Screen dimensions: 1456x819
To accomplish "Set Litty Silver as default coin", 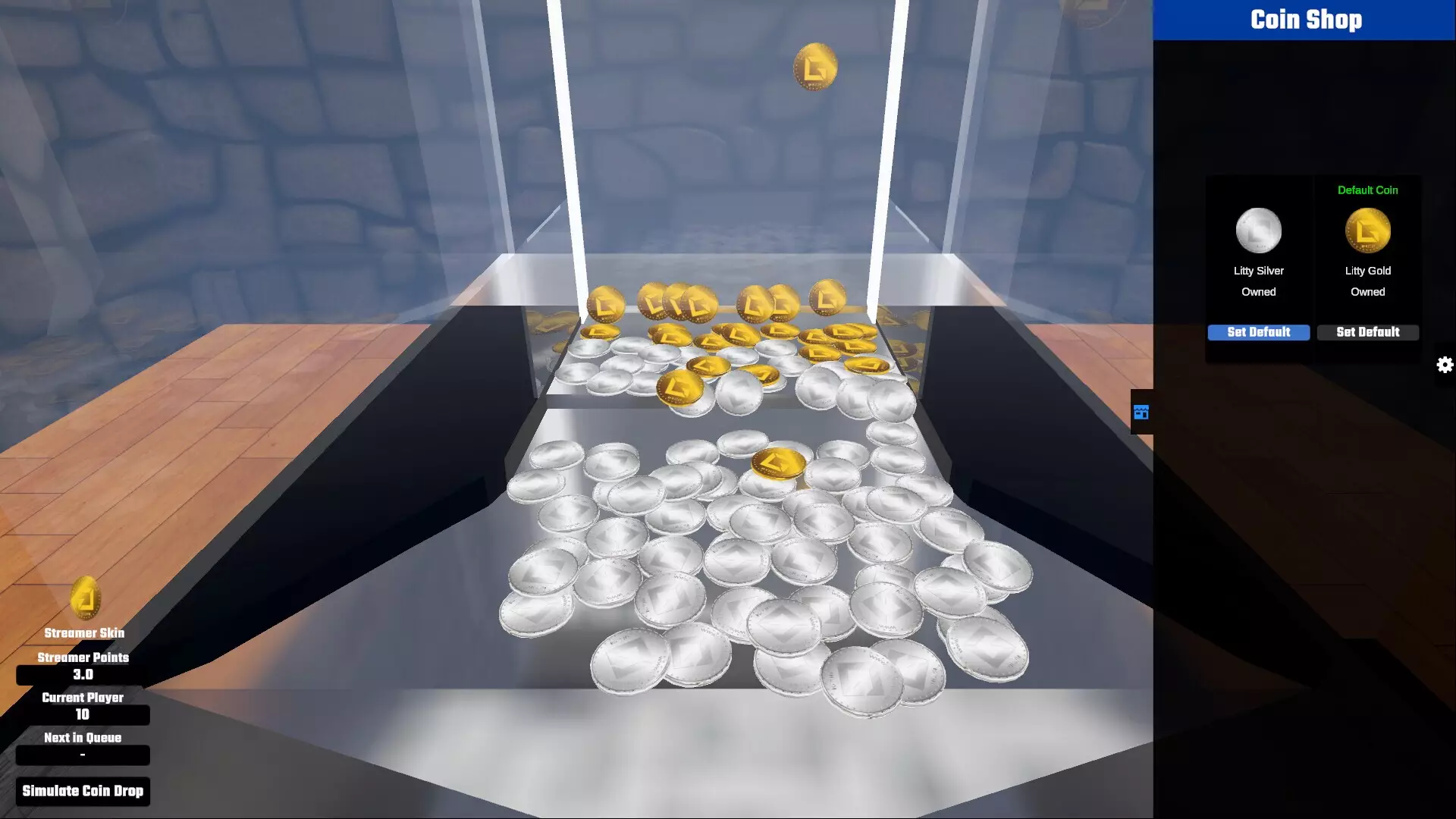I will (1258, 332).
